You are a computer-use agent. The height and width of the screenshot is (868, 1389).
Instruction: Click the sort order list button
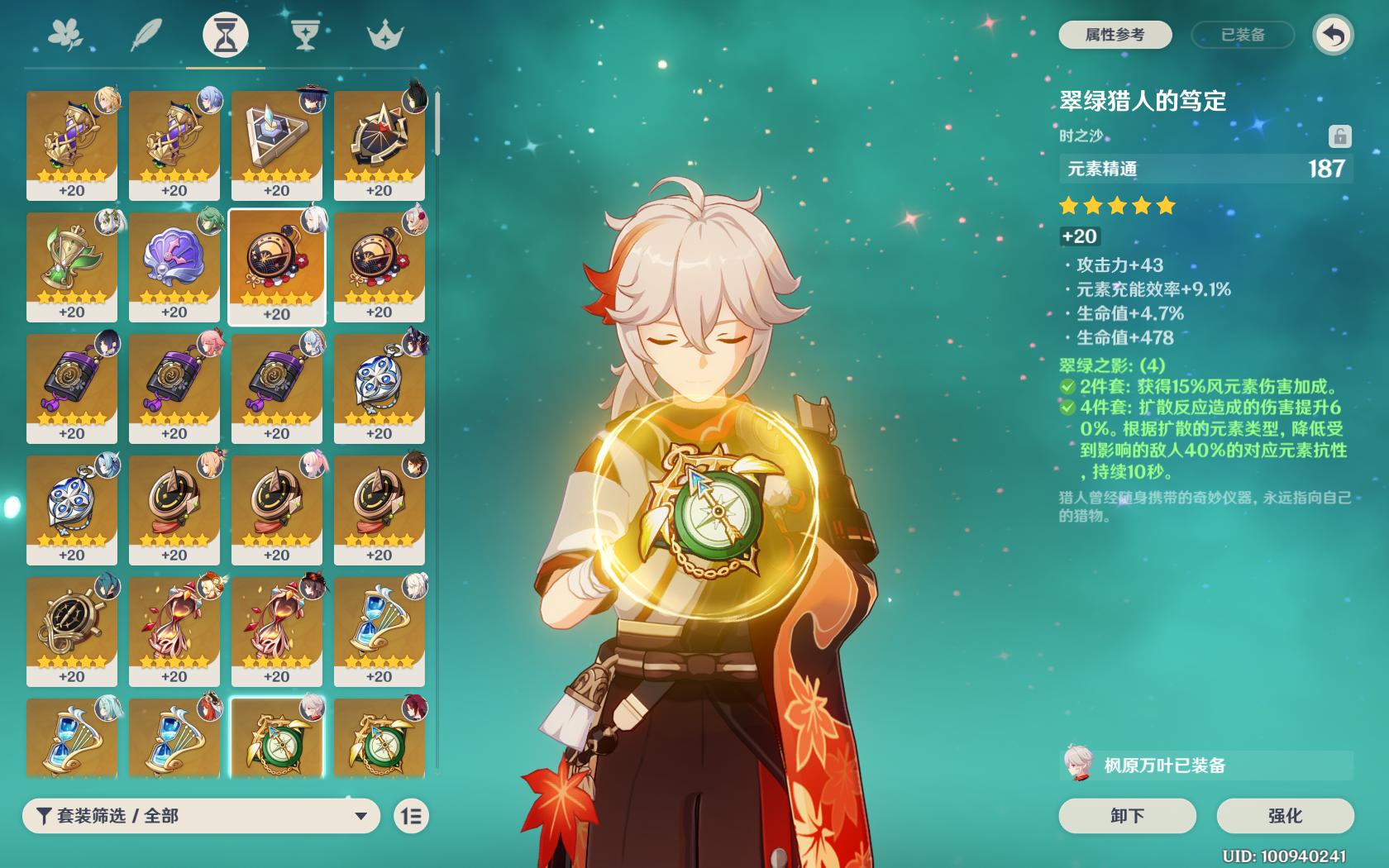tap(411, 816)
